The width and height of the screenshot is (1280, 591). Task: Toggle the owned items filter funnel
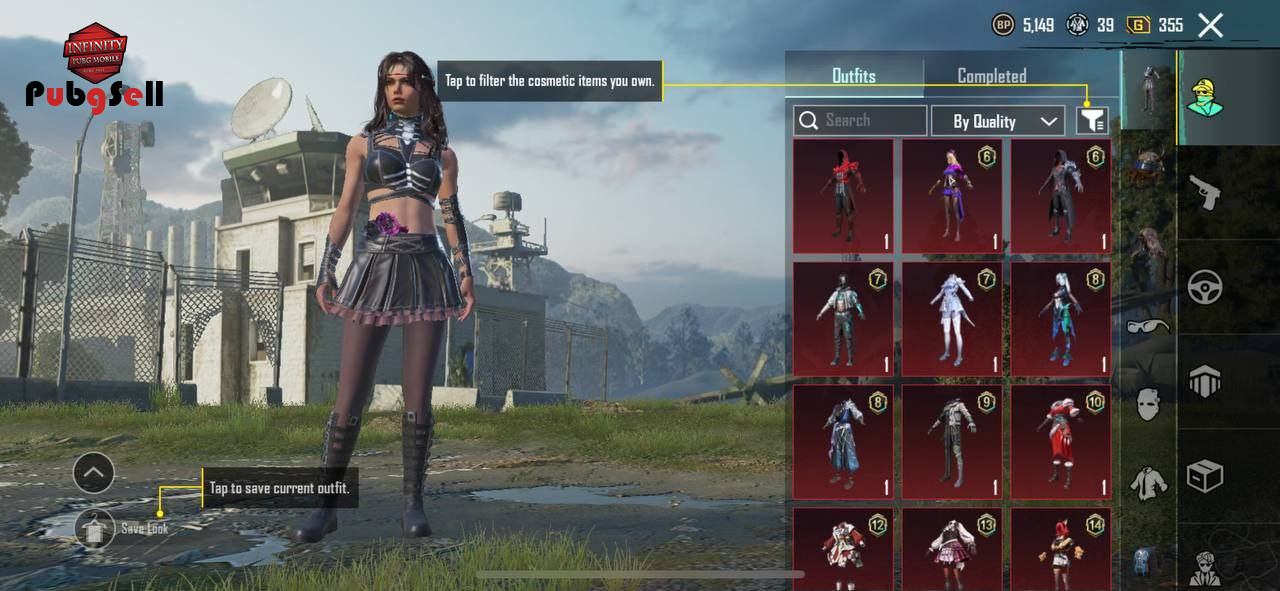(x=1092, y=121)
